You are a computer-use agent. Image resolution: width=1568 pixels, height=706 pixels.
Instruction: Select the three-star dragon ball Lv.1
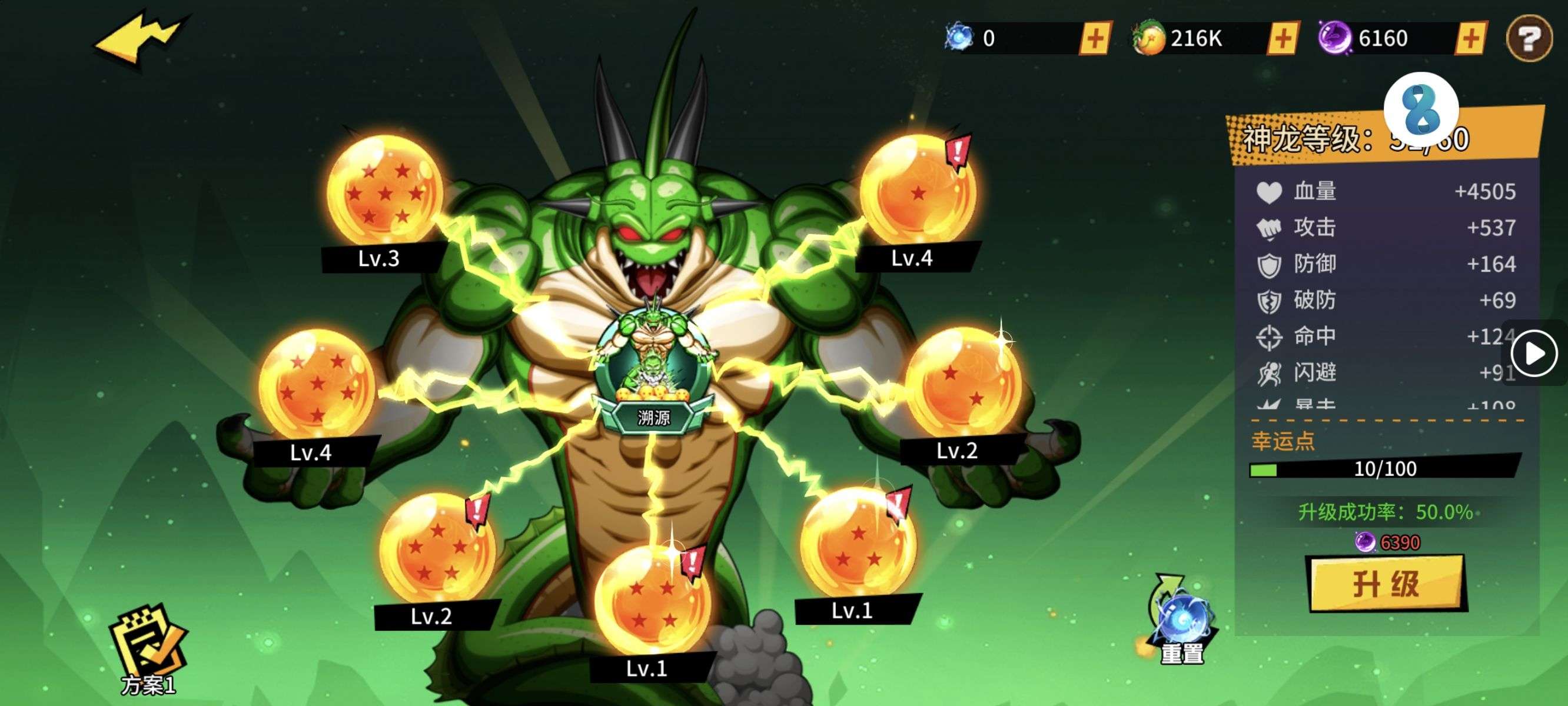coord(858,544)
